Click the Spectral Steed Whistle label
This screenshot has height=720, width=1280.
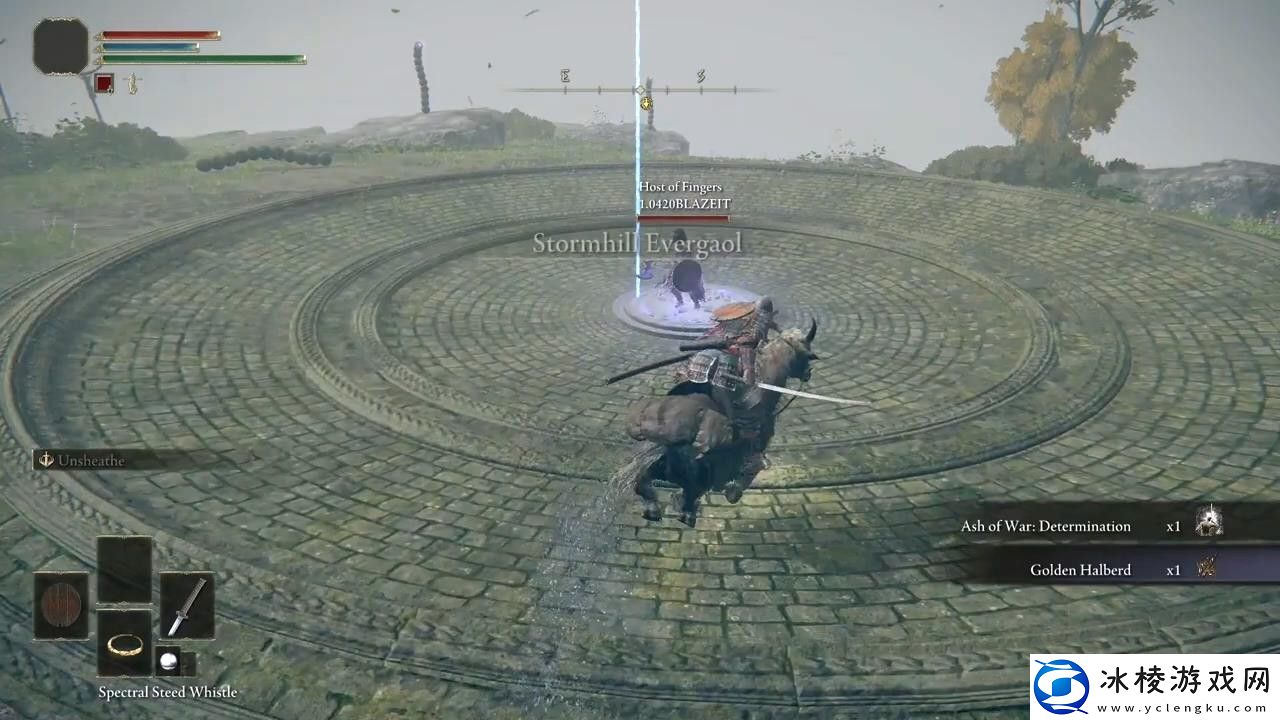point(166,691)
